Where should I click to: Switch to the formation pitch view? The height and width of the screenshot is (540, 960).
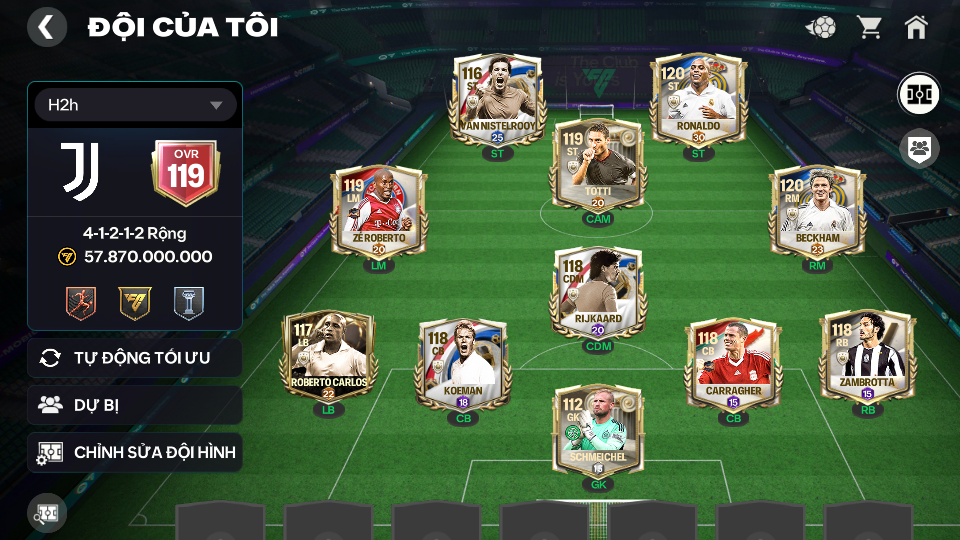[x=918, y=93]
